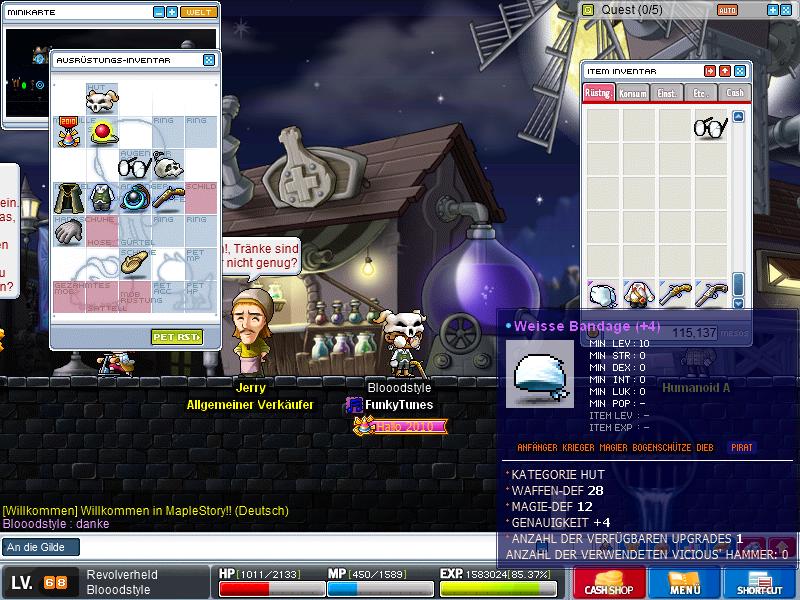Click the PET RST button
800x600 pixels.
coord(178,337)
